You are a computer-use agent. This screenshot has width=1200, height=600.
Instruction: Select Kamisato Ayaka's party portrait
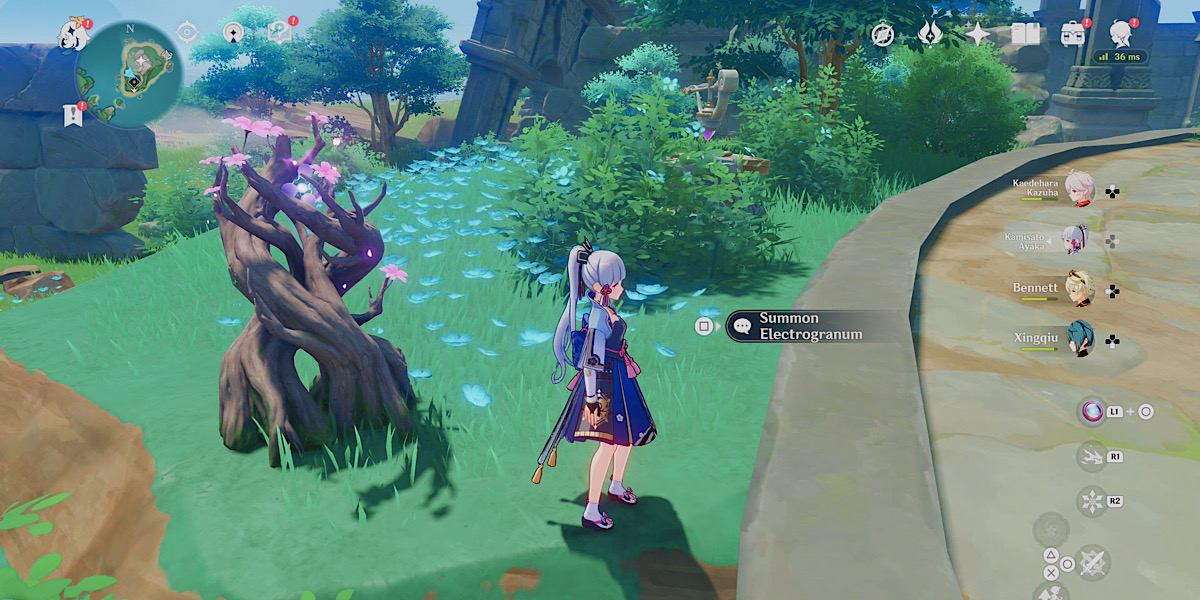pyautogui.click(x=1078, y=240)
